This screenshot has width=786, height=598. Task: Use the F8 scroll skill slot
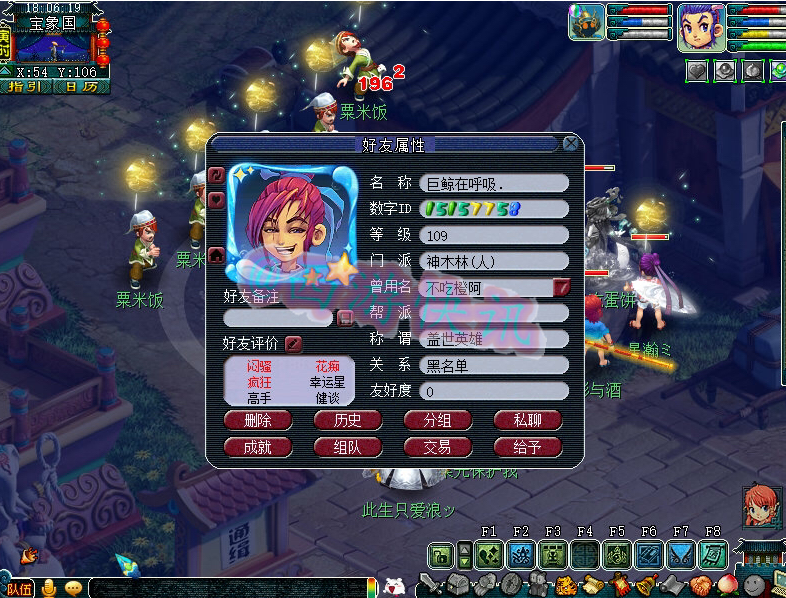pyautogui.click(x=713, y=555)
